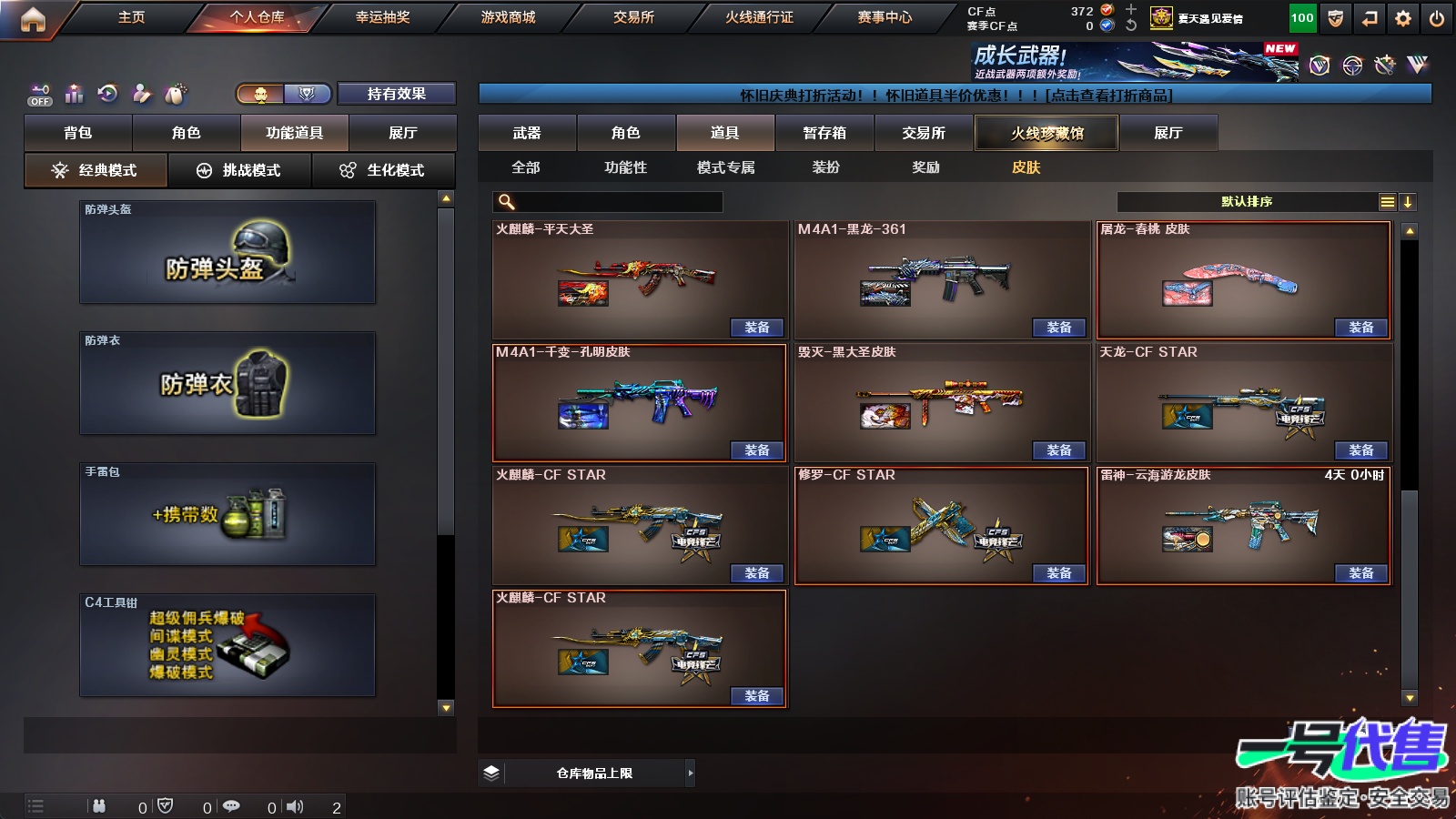
Task: Click the power exit icon
Action: coord(1437,18)
